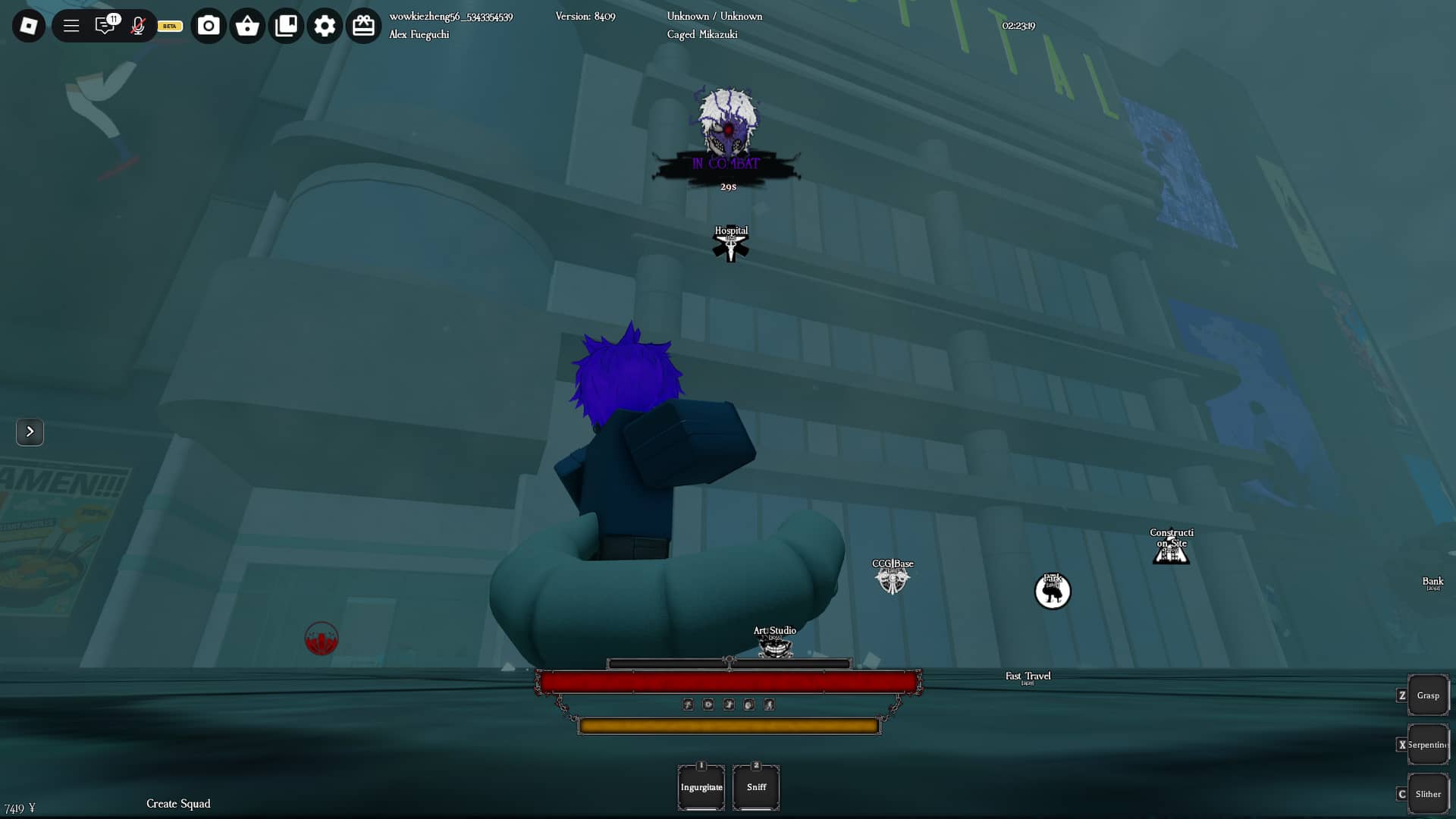Open the Roblox settings gear
1456x819 pixels.
click(x=325, y=25)
